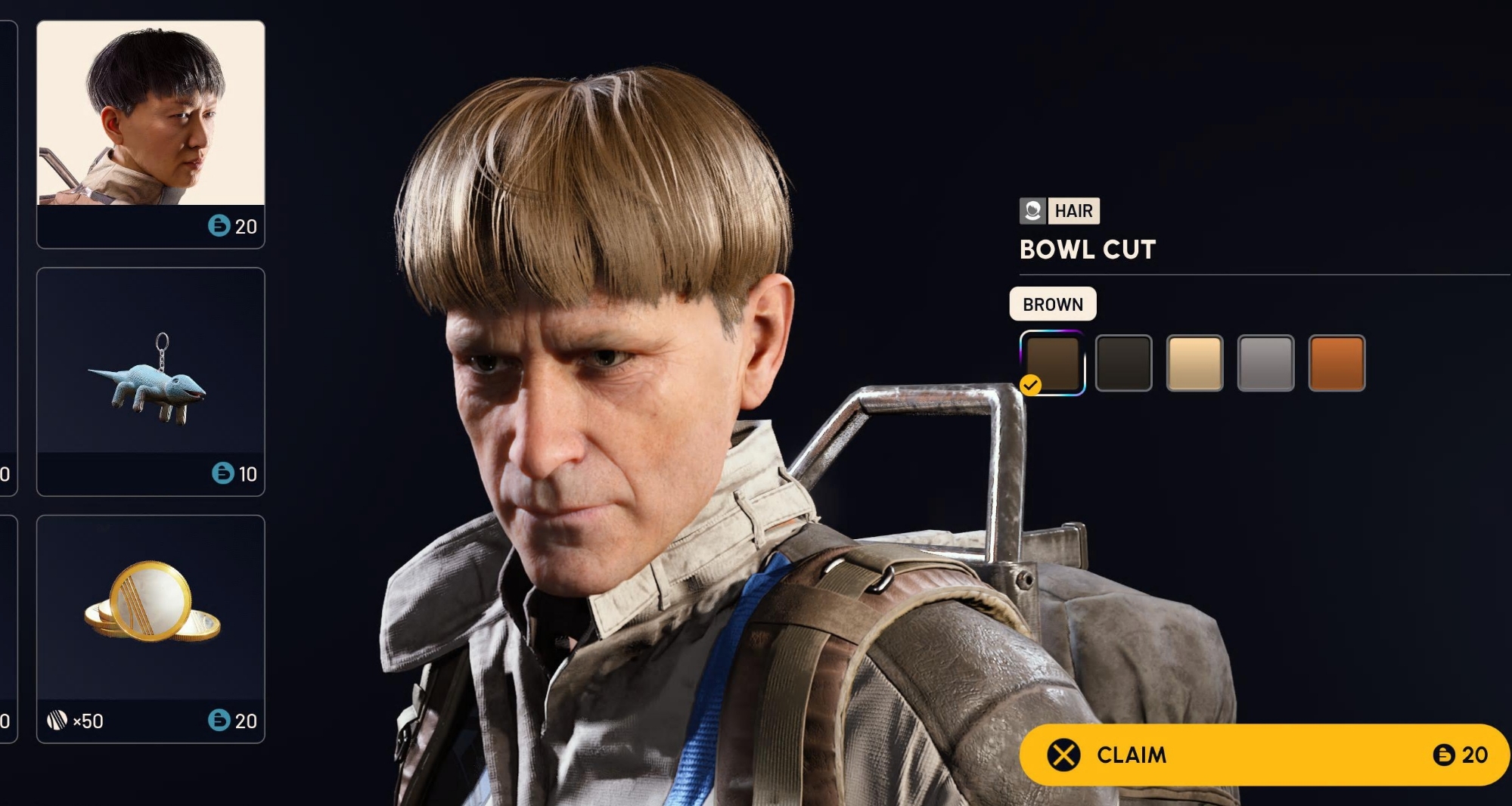This screenshot has width=1512, height=806.
Task: Select the gold coins x50 reward tile
Action: click(151, 628)
